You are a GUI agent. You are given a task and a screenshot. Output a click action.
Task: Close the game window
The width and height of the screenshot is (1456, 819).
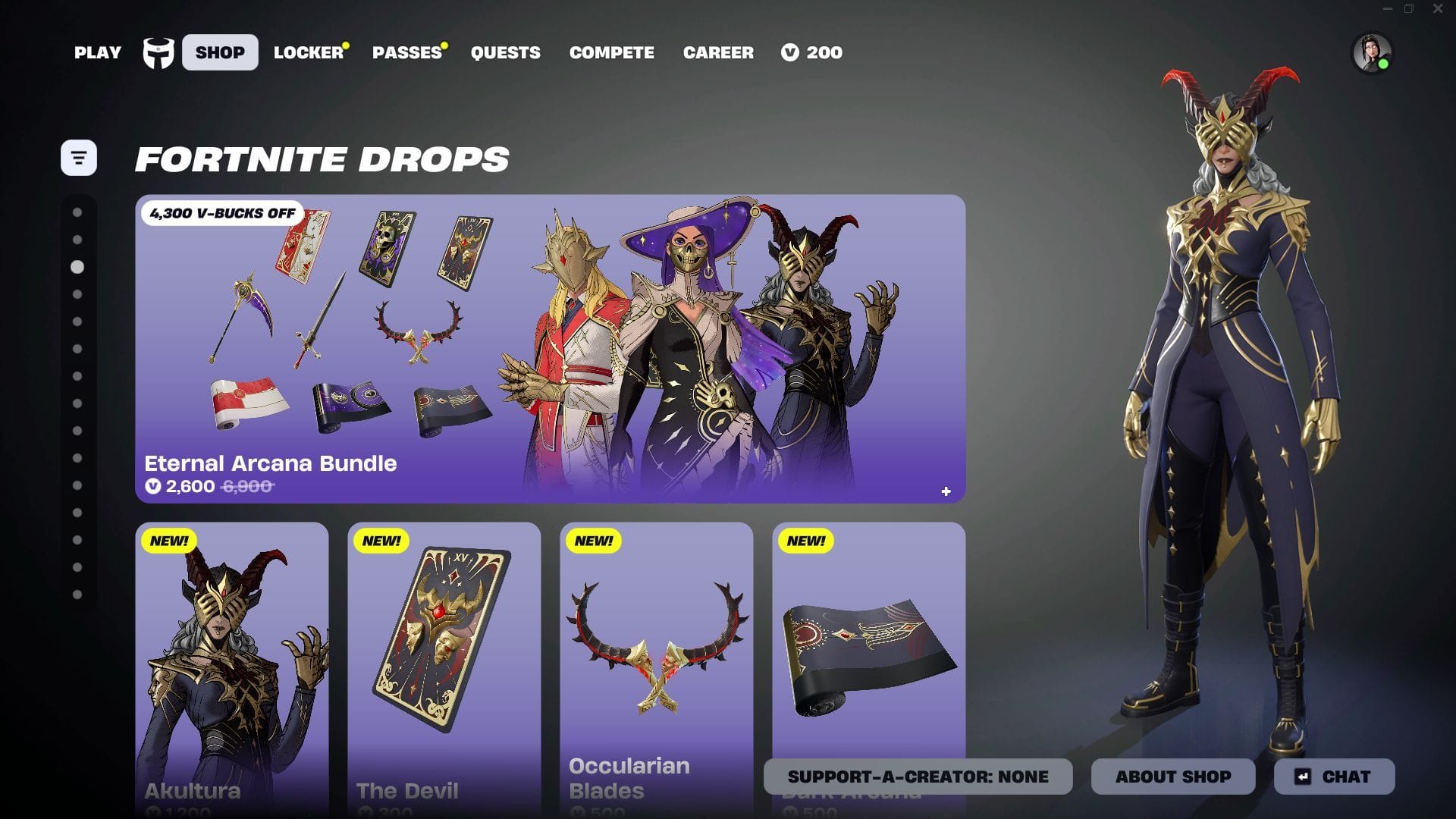pyautogui.click(x=1438, y=9)
